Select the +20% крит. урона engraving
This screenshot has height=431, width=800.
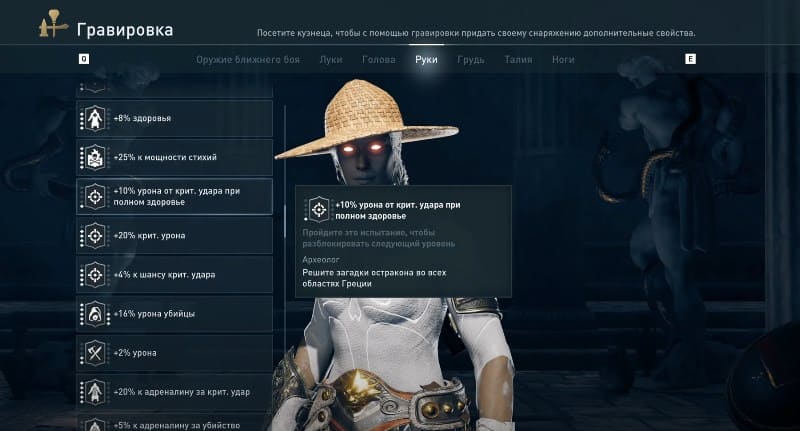click(x=175, y=235)
